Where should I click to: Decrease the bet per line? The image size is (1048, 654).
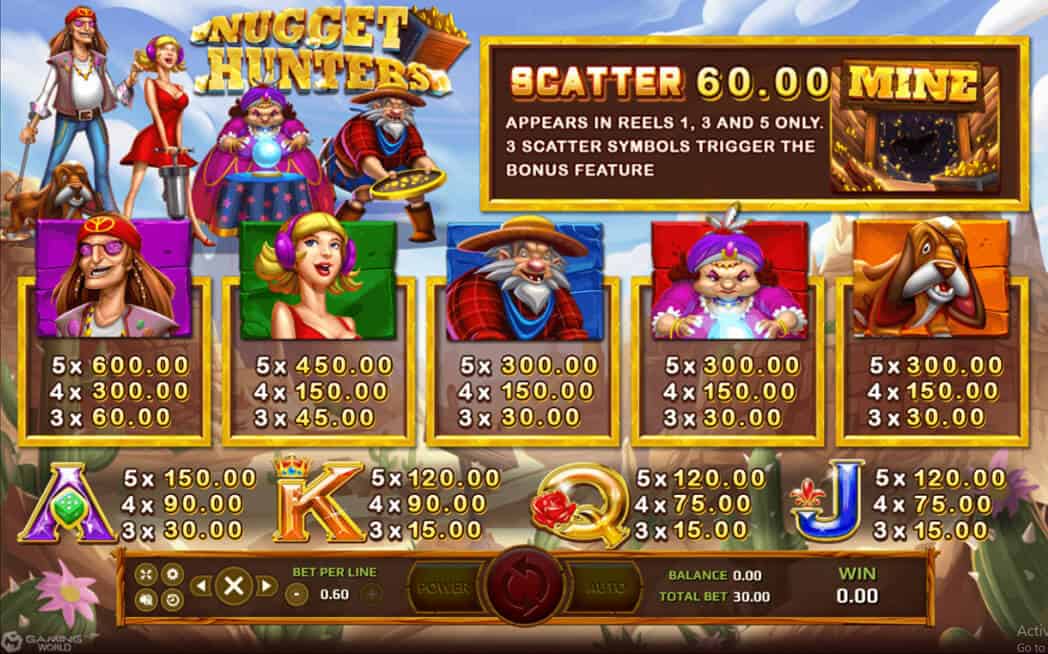pyautogui.click(x=296, y=594)
